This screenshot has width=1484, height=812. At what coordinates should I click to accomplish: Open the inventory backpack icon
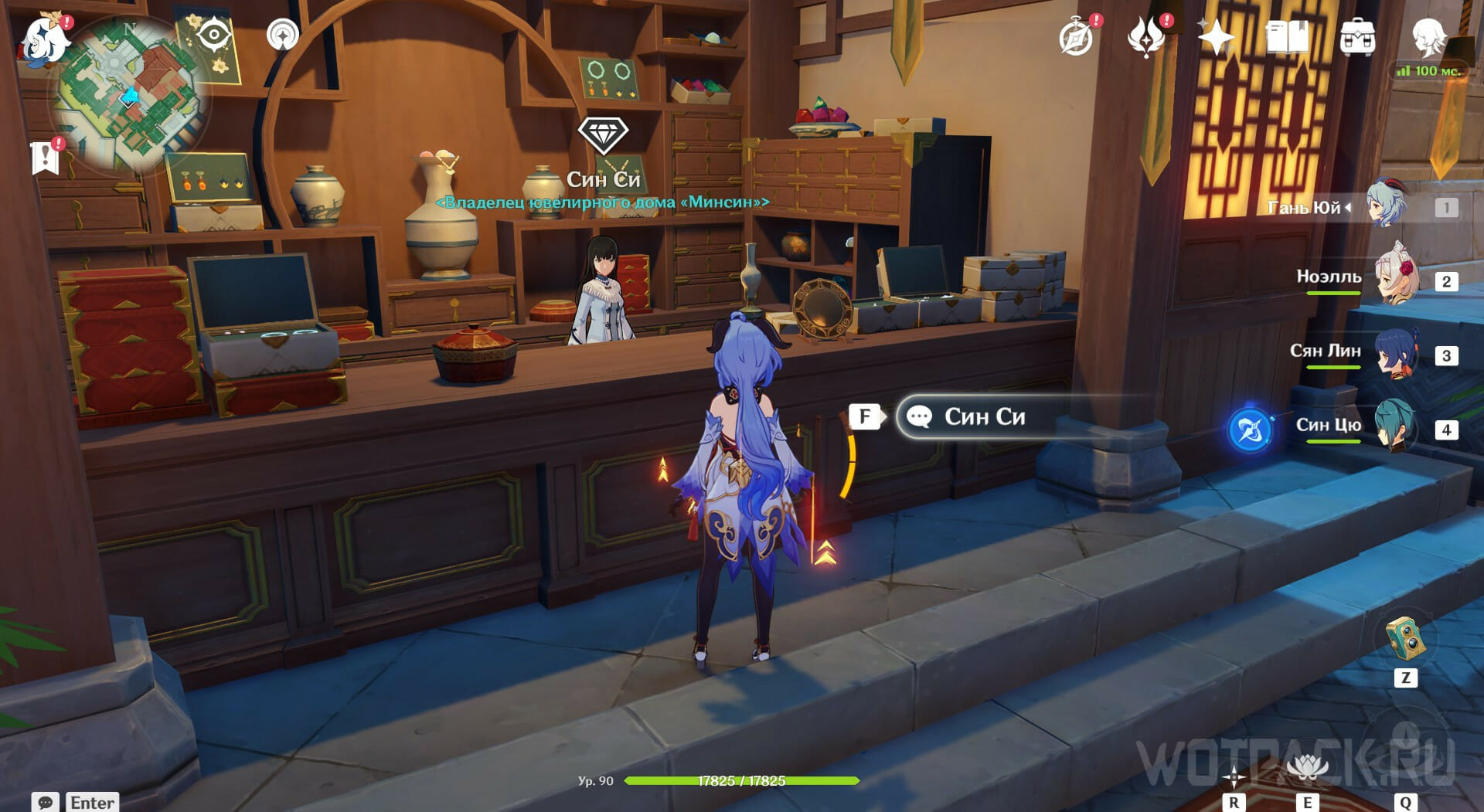[1357, 37]
